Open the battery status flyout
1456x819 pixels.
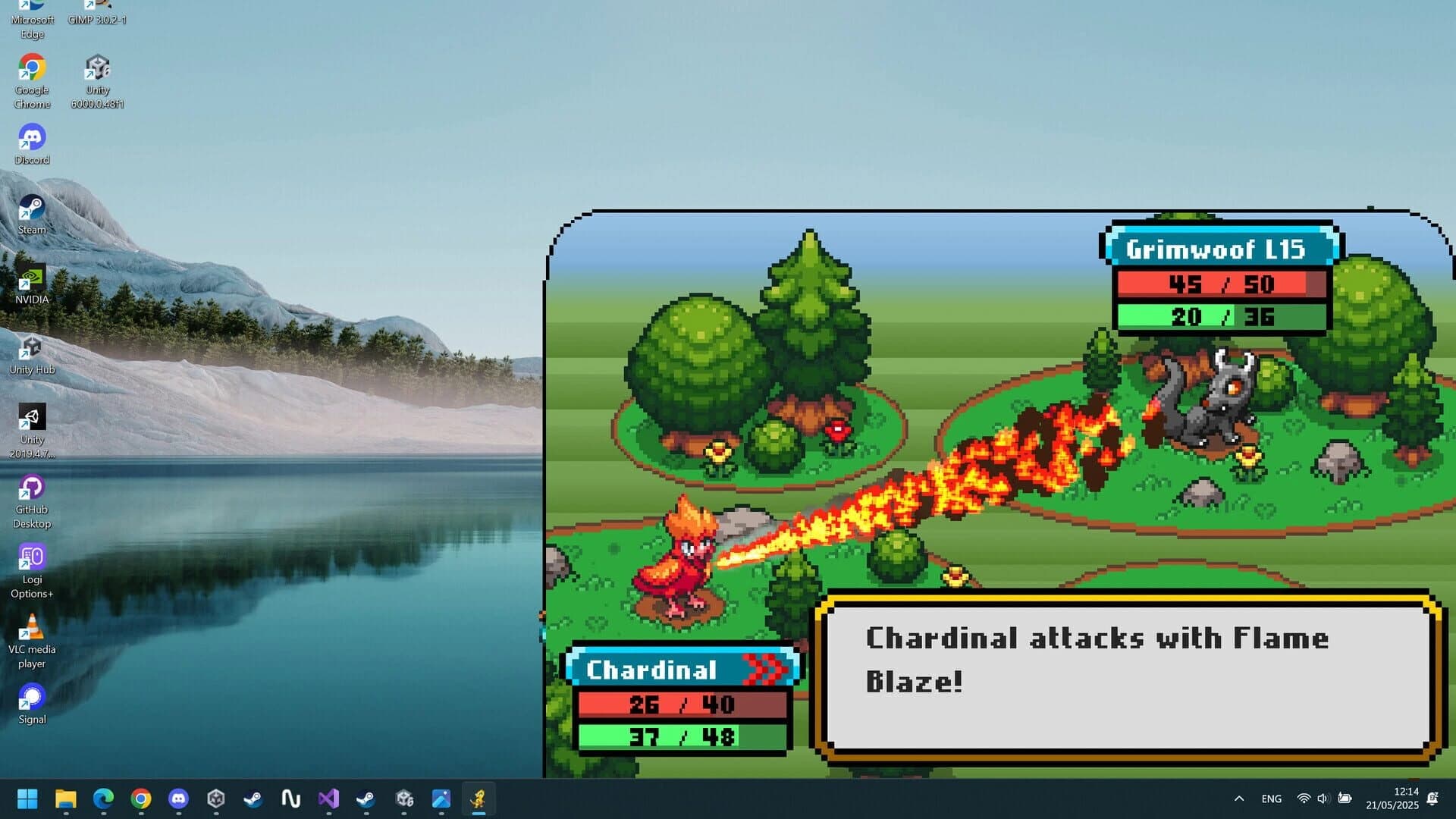[1345, 799]
